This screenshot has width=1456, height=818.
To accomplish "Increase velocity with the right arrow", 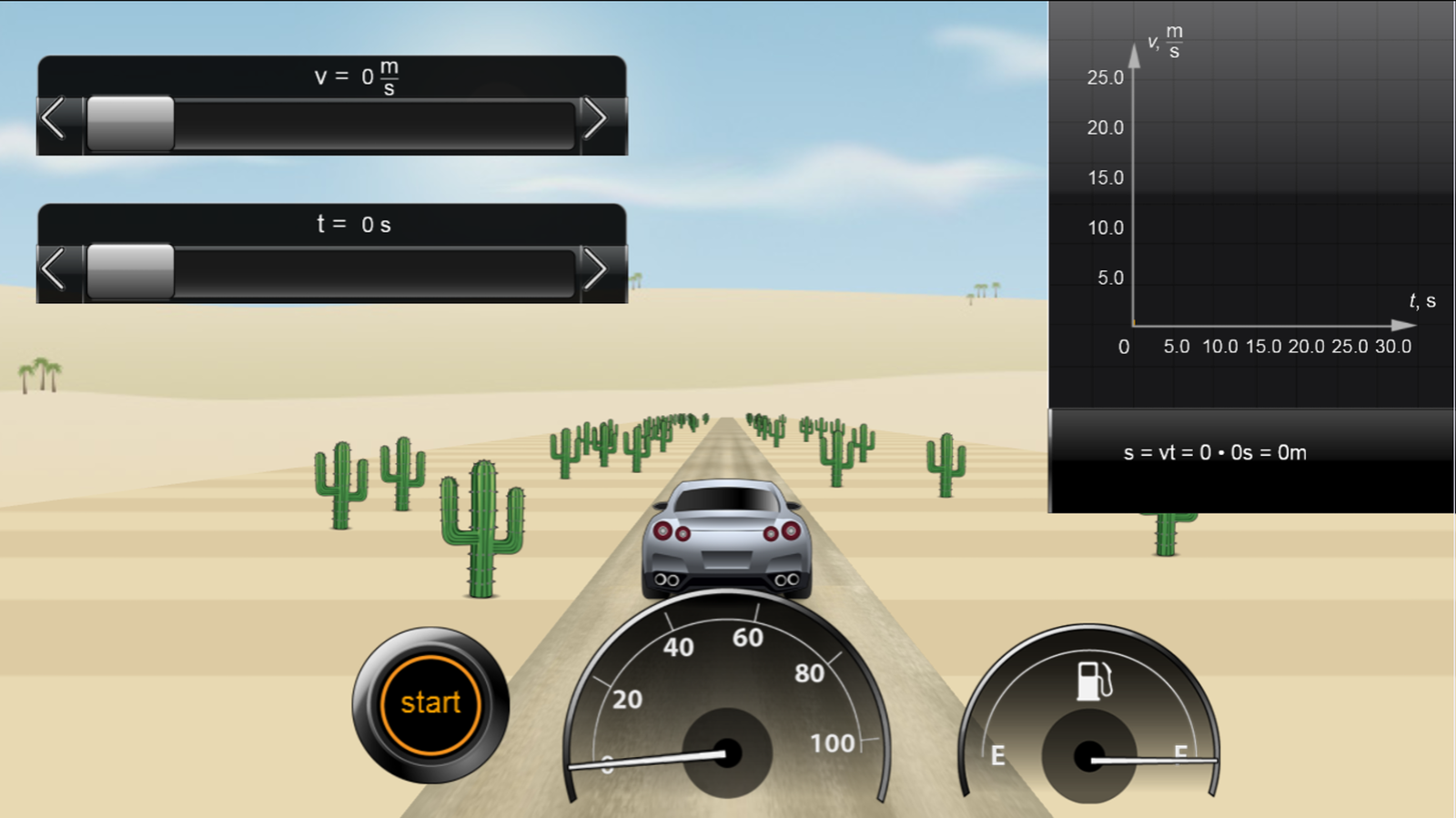I will [x=596, y=119].
